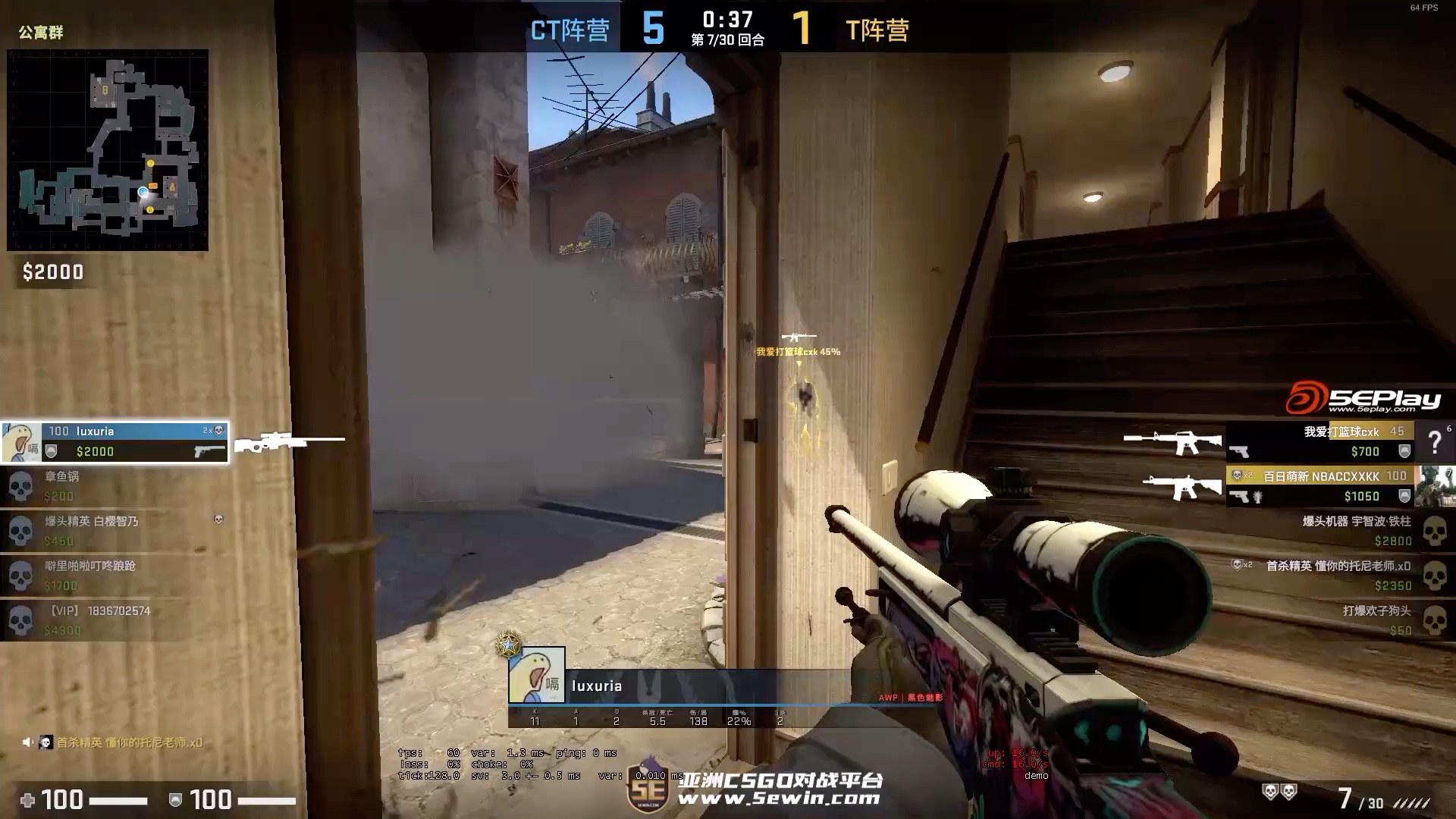Click the M4 rifle icon beside 我爱打篮球cxk
This screenshot has width=1456, height=819.
coord(1183,442)
